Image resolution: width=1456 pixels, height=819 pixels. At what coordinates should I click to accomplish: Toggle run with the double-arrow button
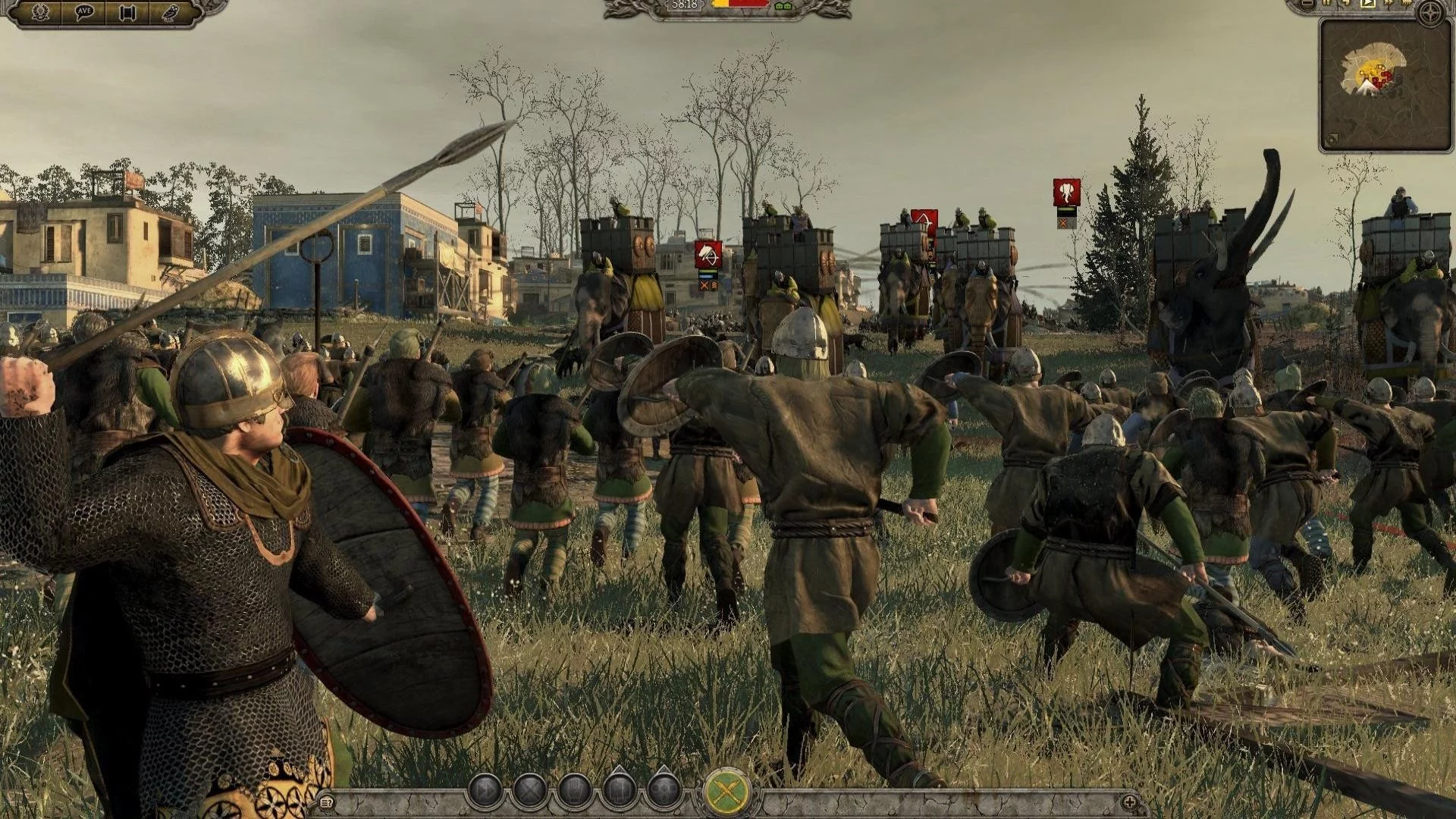point(486,791)
